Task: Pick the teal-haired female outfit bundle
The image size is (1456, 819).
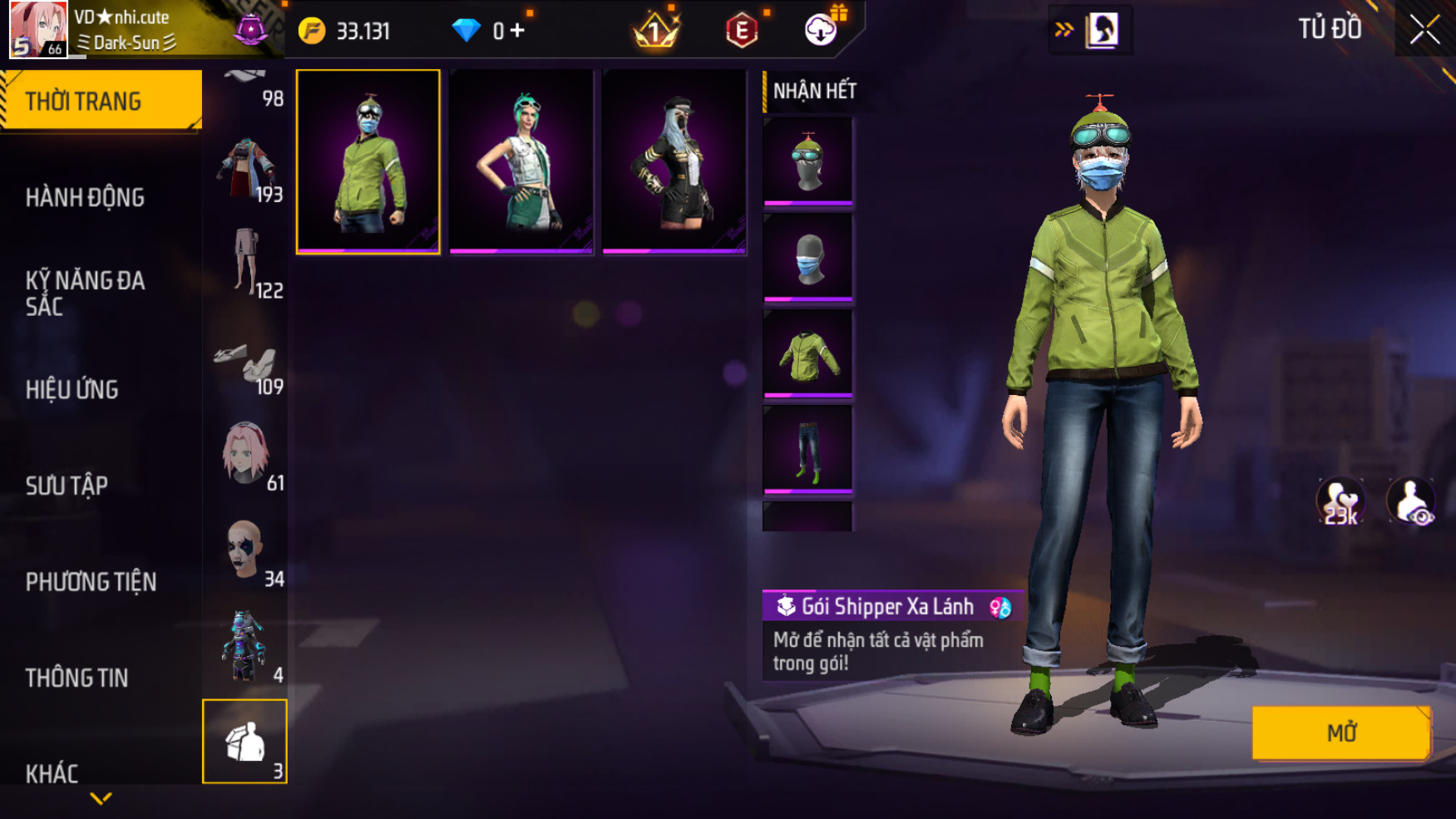Action: [521, 161]
